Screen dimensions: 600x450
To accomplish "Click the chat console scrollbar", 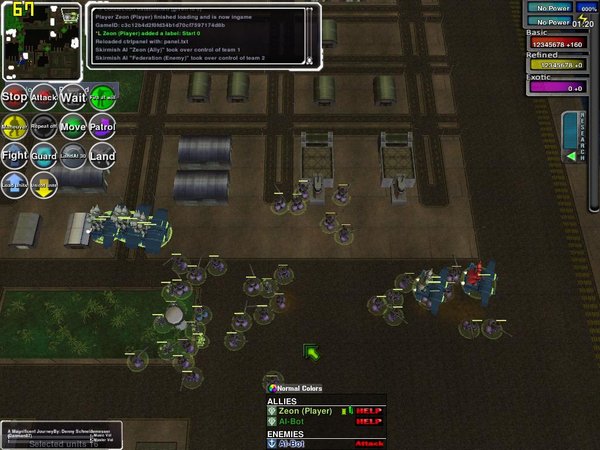I will (x=310, y=35).
